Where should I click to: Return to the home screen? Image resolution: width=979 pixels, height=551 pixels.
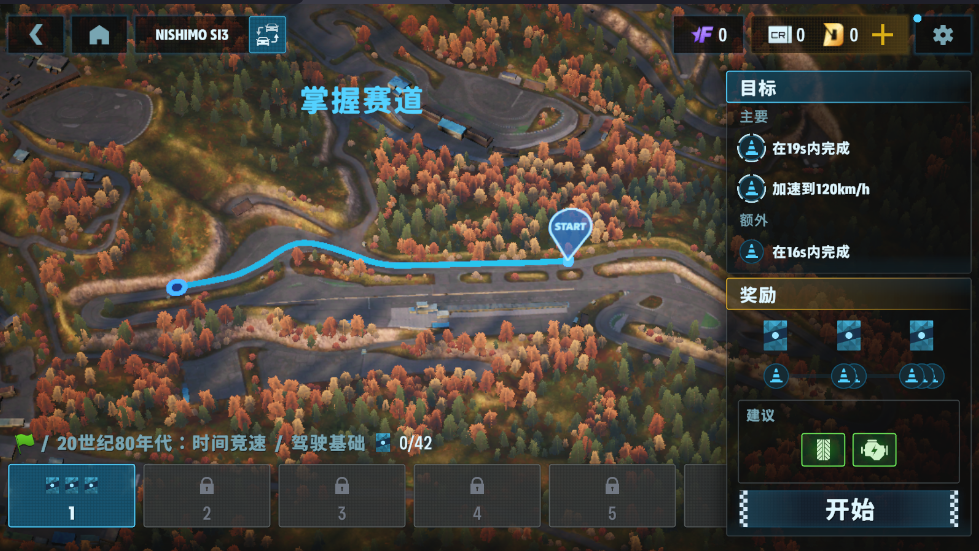pos(99,35)
